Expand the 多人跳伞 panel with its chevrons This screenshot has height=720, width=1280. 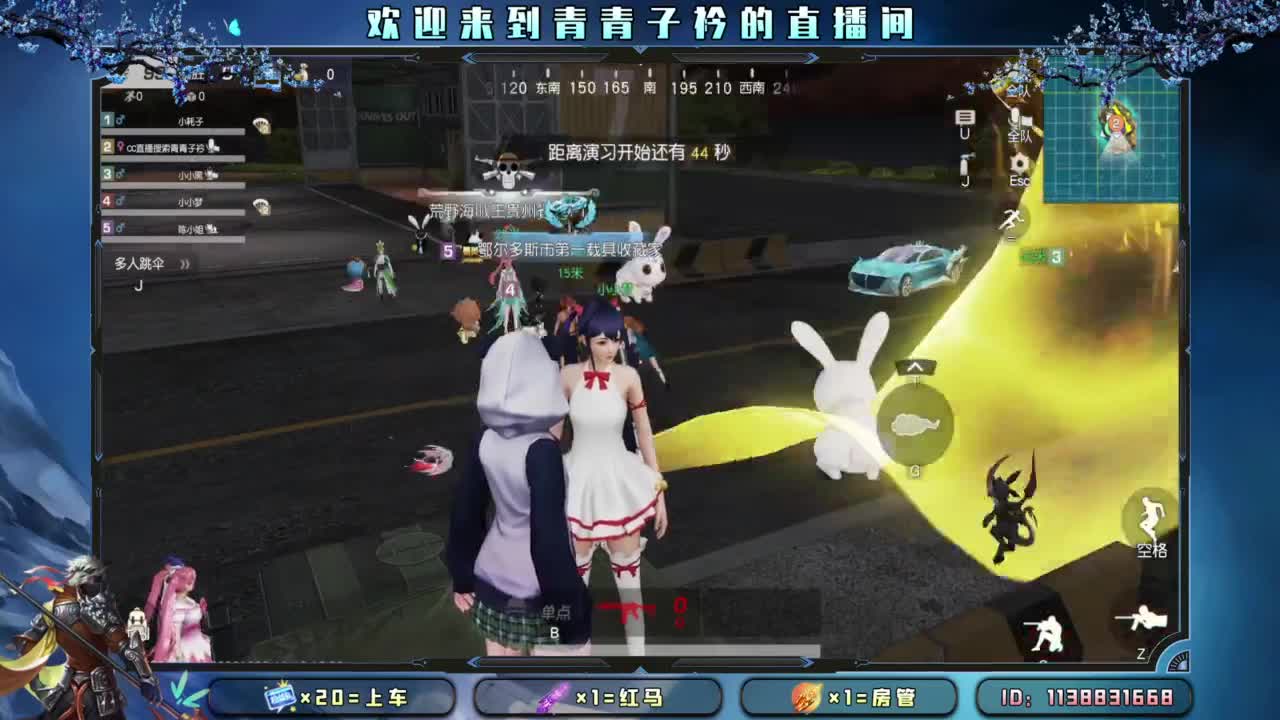(x=186, y=263)
